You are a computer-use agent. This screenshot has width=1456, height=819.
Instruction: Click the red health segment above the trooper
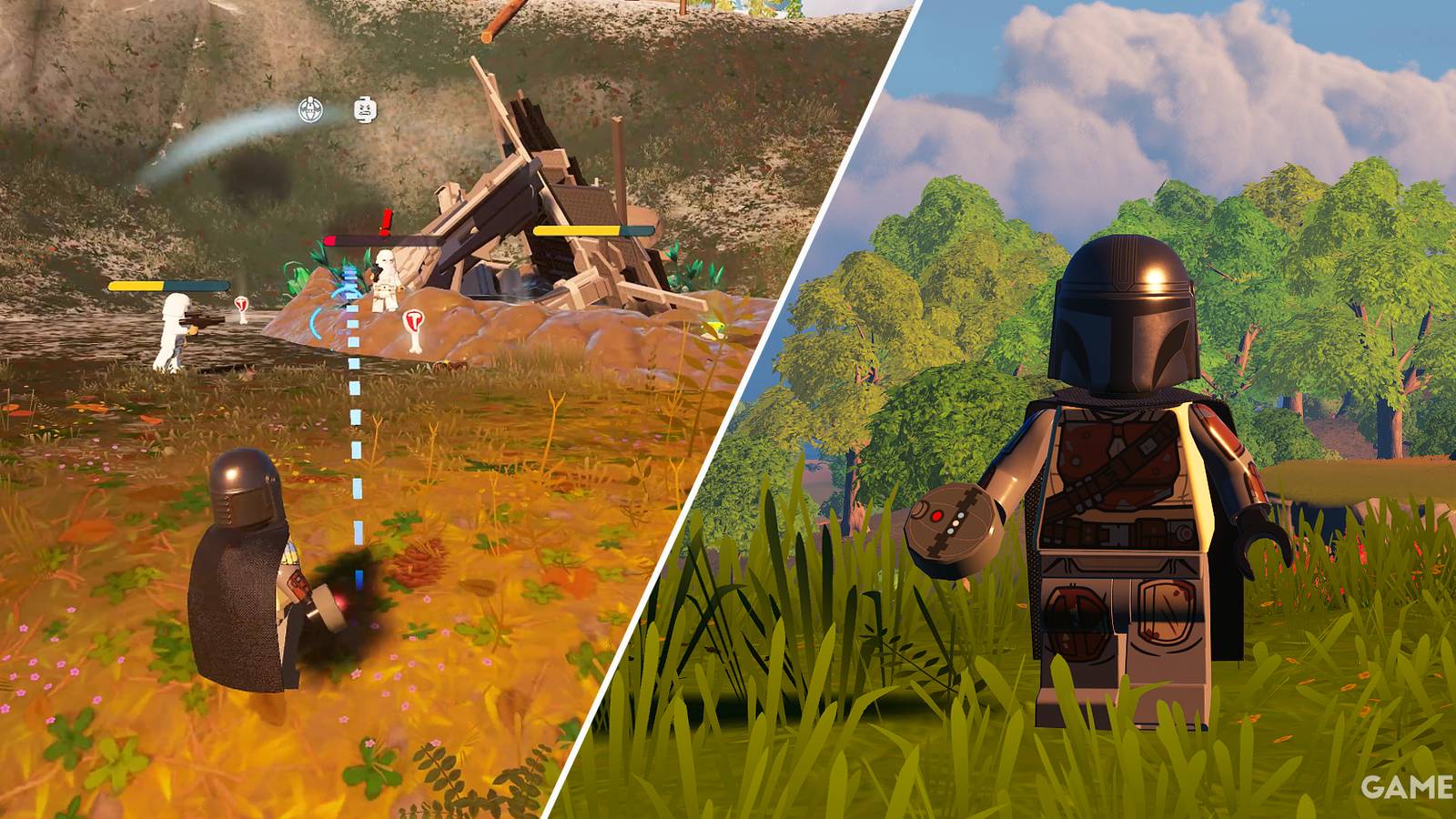click(329, 240)
